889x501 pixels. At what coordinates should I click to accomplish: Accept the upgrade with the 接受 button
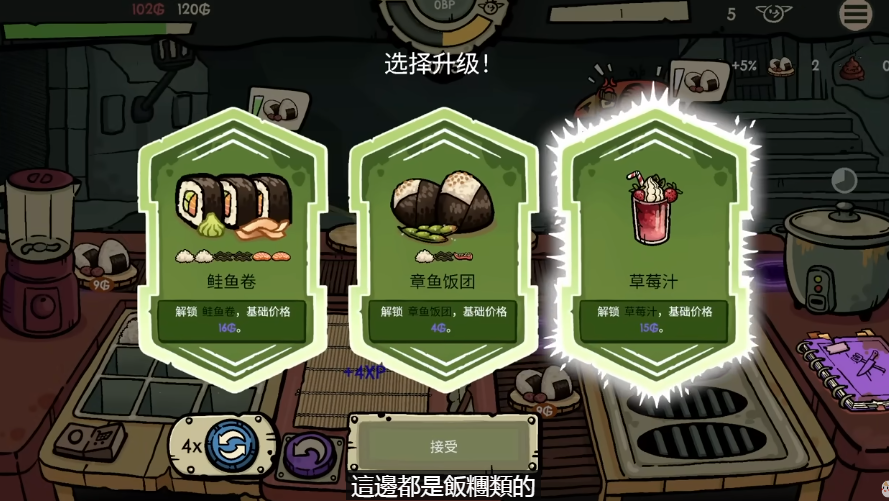point(443,445)
